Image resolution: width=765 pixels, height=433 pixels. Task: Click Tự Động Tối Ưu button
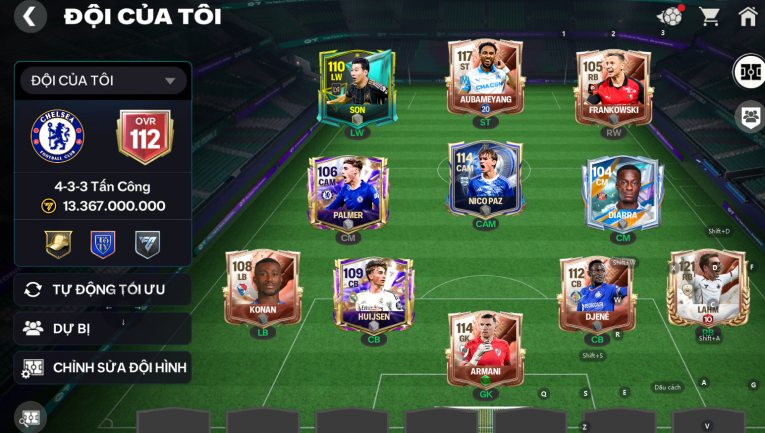[103, 289]
